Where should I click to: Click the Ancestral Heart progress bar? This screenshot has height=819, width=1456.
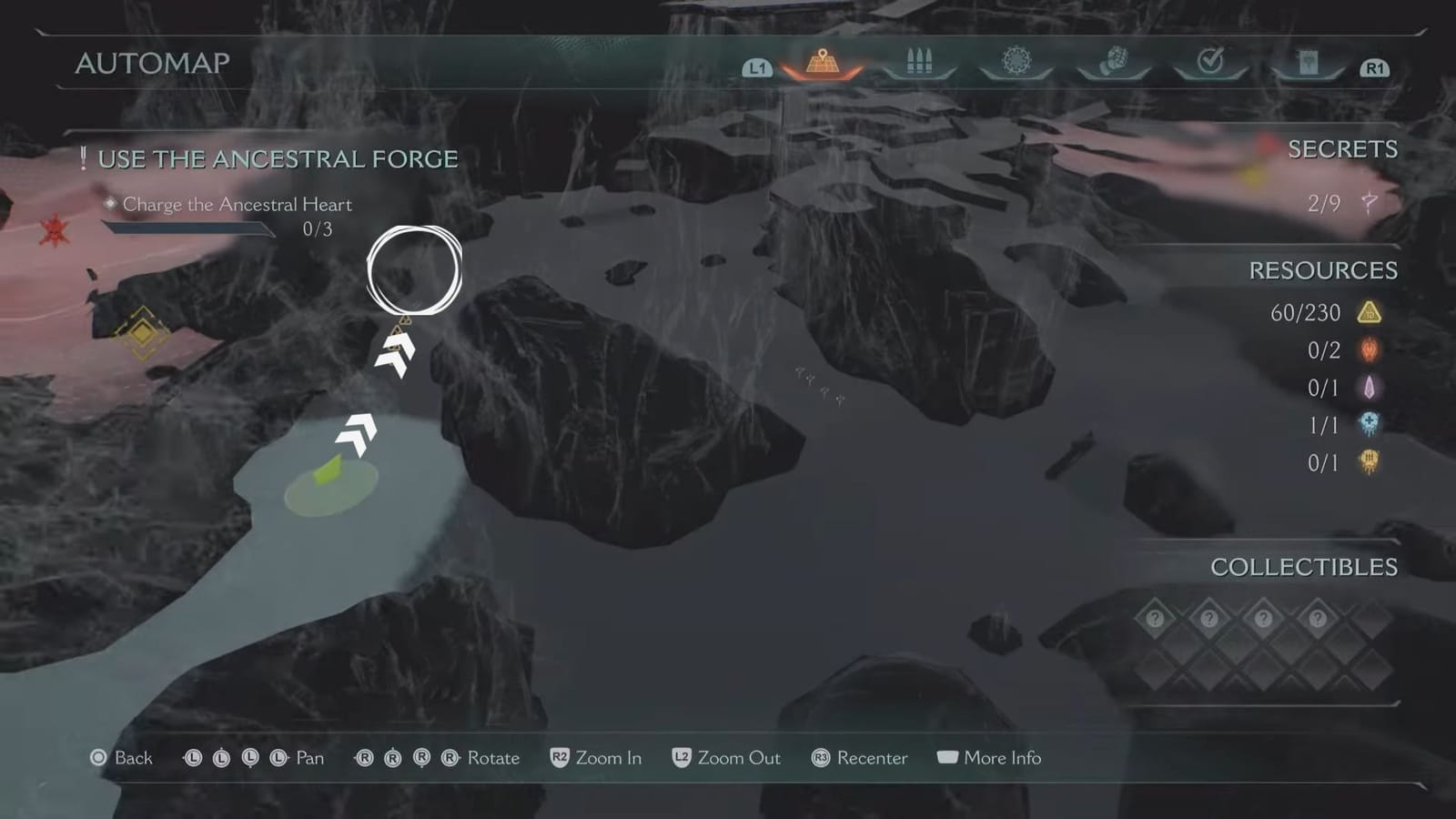click(x=188, y=228)
